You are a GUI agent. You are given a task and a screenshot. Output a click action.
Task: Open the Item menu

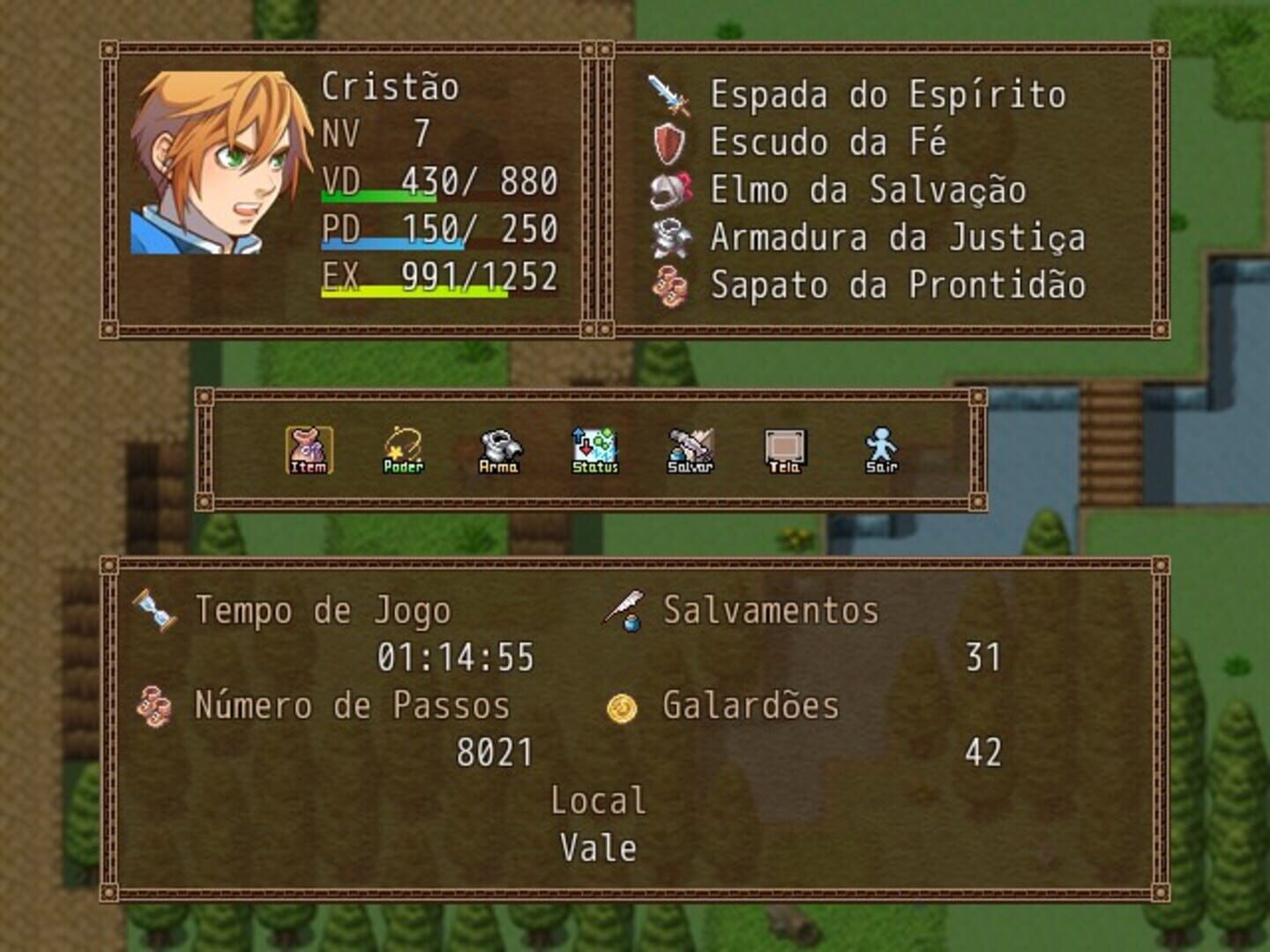(x=308, y=448)
